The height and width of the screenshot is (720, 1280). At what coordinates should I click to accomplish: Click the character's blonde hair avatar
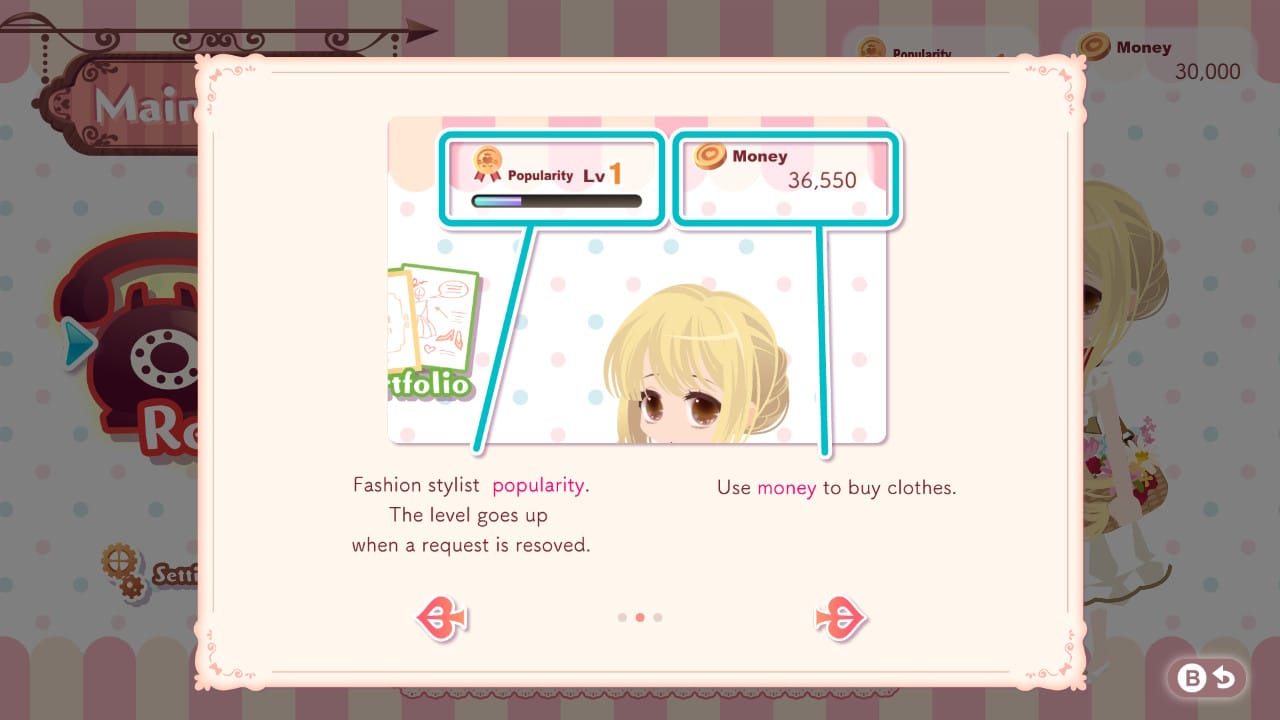(690, 350)
